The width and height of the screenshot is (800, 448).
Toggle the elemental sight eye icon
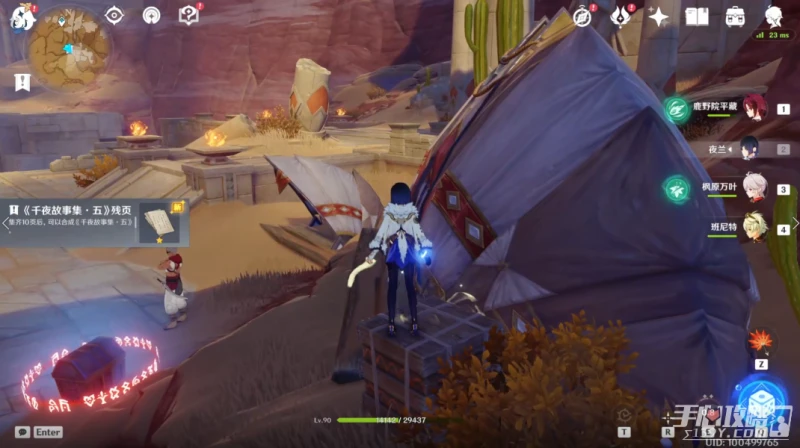click(x=115, y=15)
